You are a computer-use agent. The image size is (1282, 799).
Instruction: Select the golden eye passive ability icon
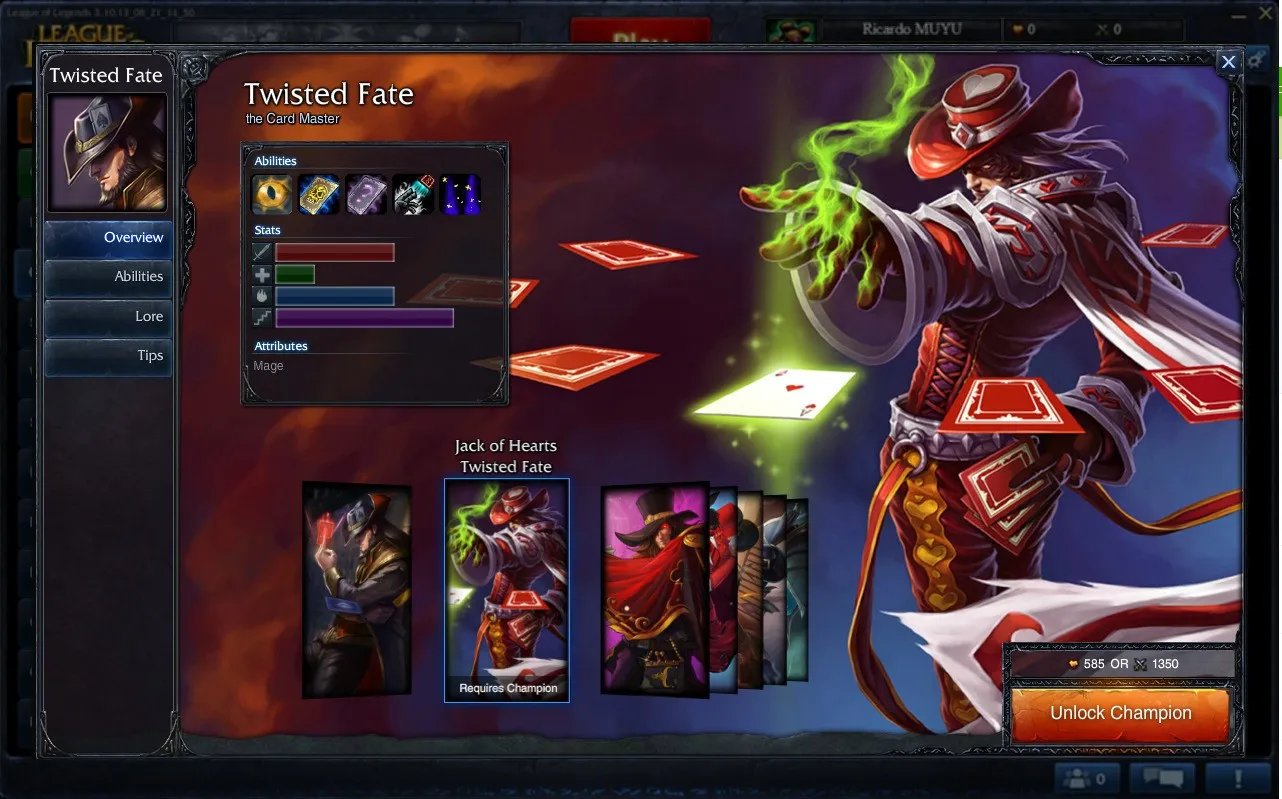272,194
